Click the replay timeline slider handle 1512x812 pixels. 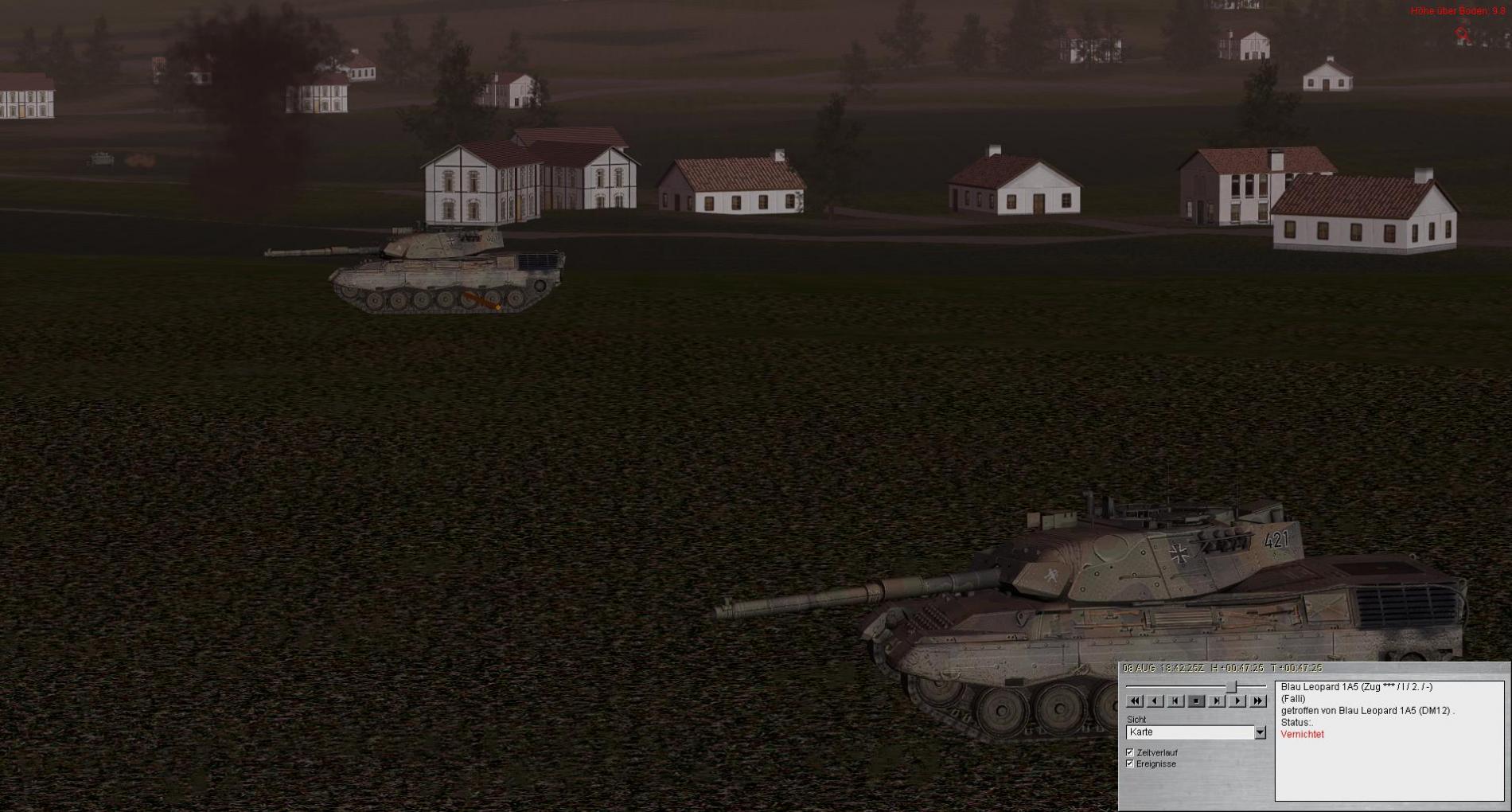[1232, 686]
